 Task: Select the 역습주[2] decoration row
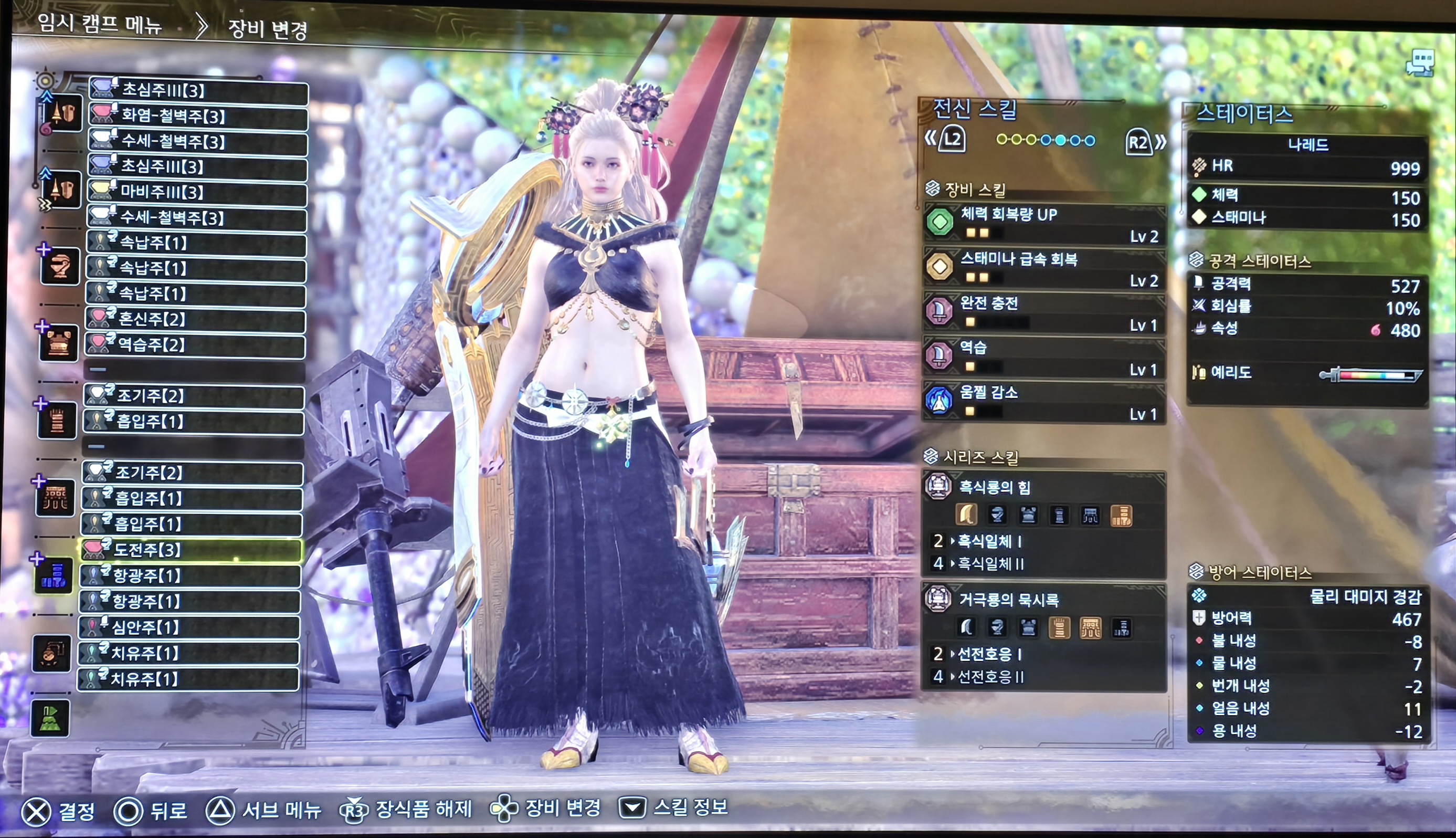195,345
